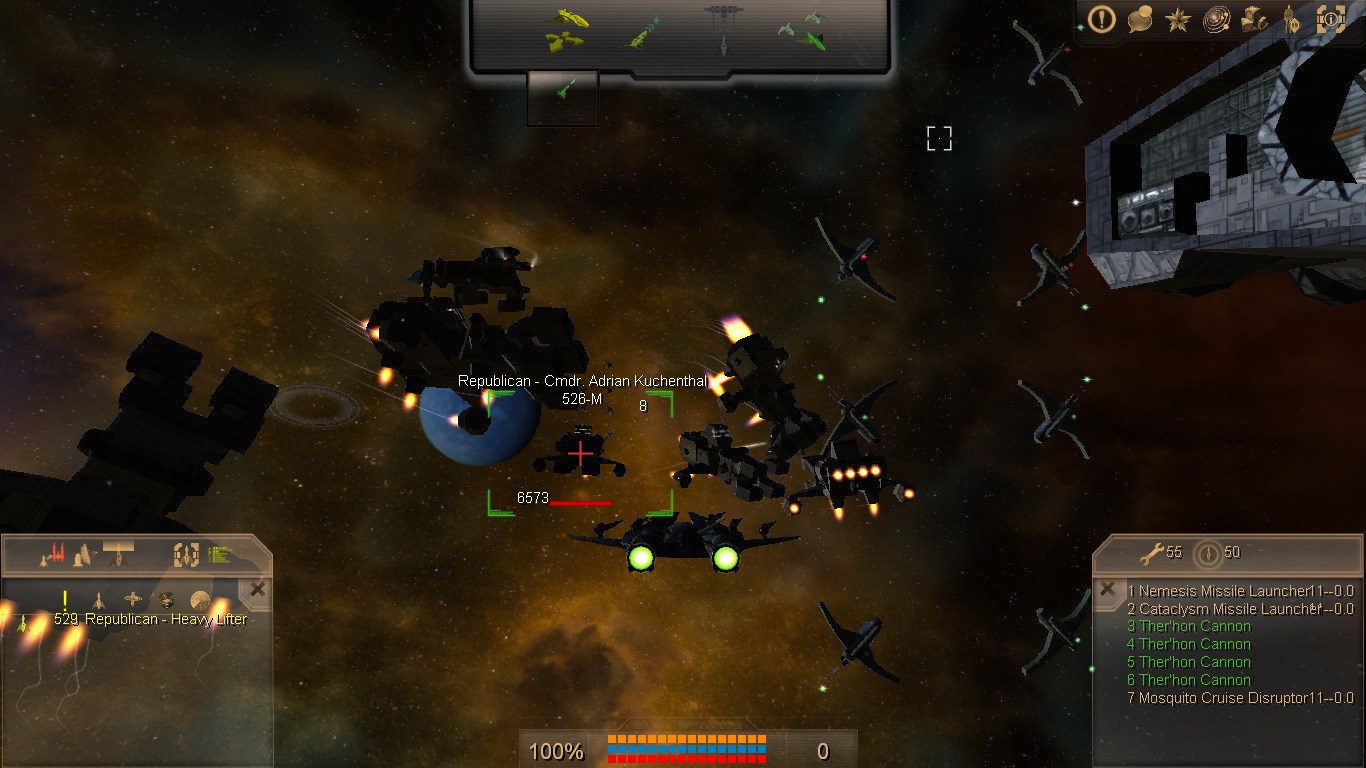Close the target list panel
Screen dimensions: 1366x768
pyautogui.click(x=258, y=590)
